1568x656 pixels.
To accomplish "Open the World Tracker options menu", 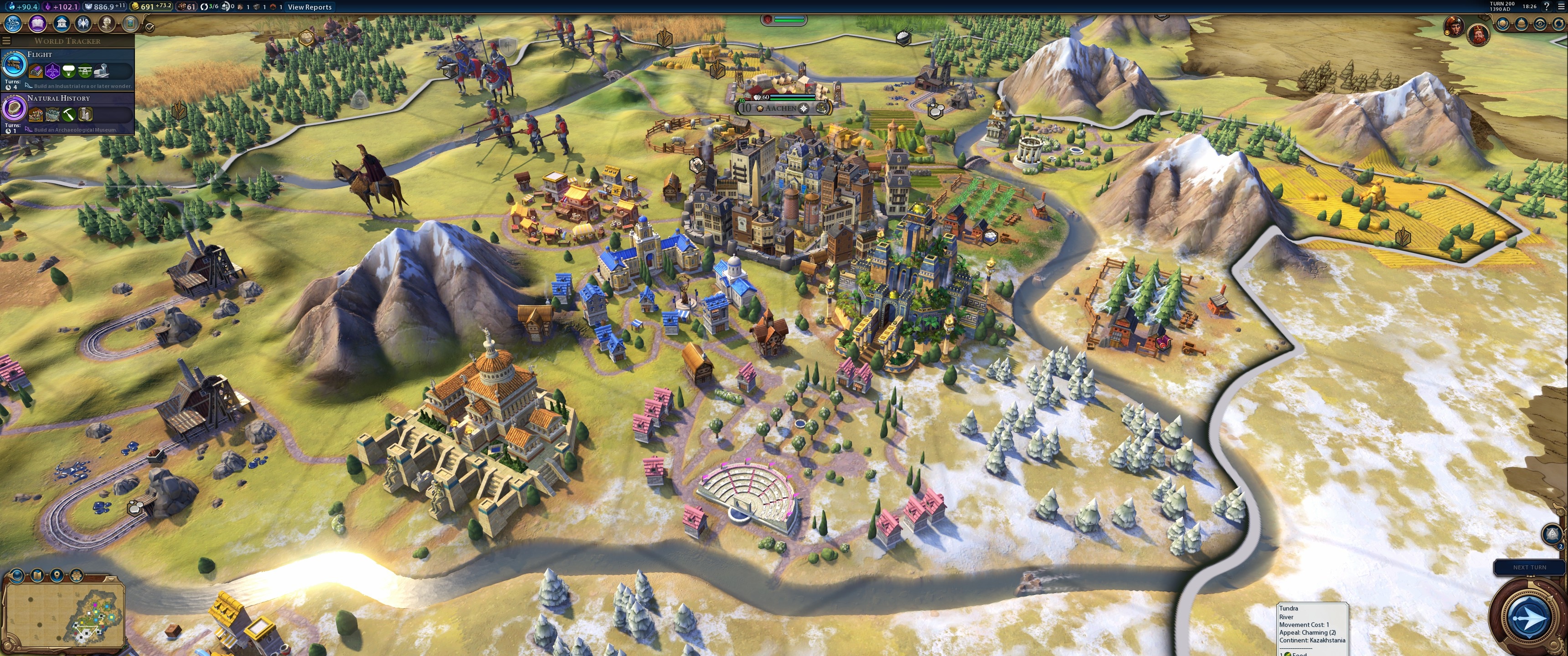I will 6,40.
